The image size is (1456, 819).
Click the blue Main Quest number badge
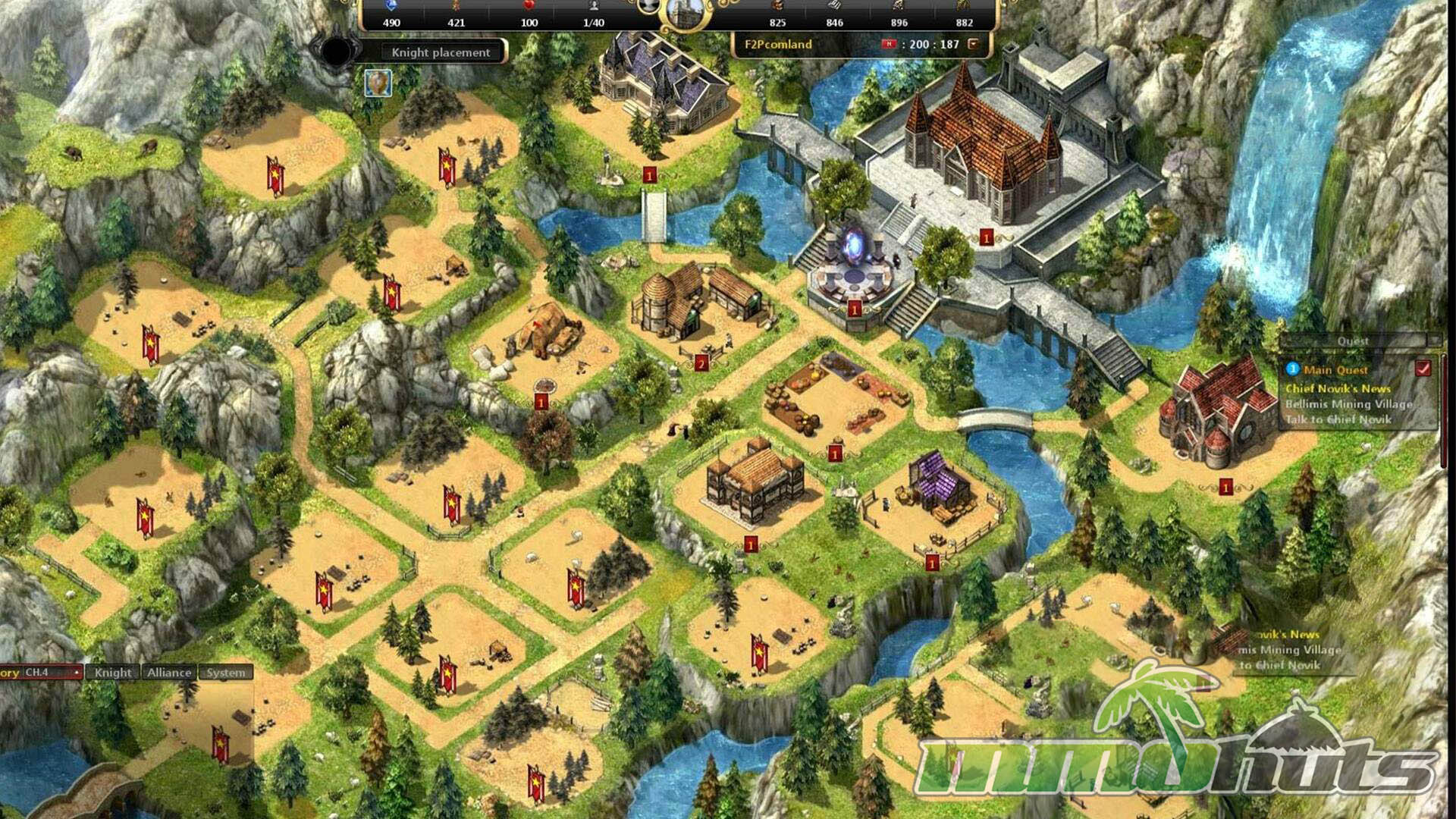pos(1293,369)
